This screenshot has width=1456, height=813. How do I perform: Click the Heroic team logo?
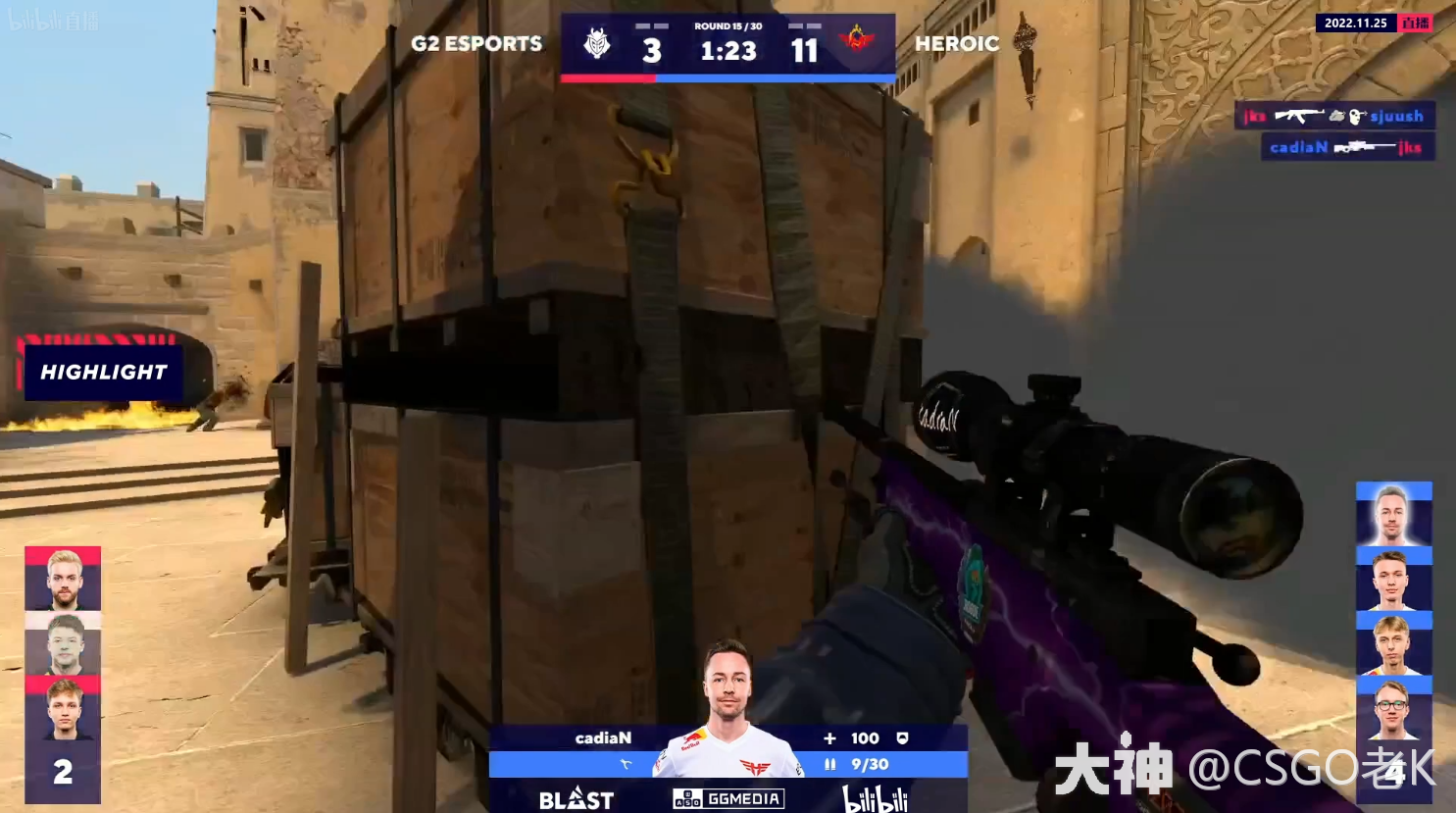(x=858, y=41)
